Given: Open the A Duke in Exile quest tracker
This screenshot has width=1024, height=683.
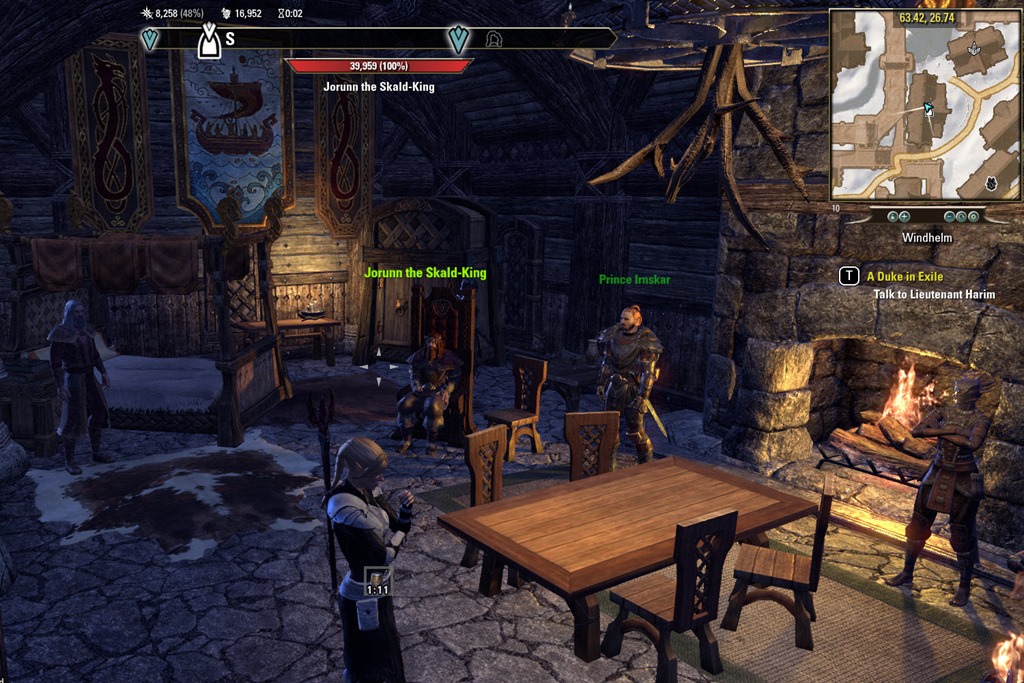Looking at the screenshot, I should (904, 276).
